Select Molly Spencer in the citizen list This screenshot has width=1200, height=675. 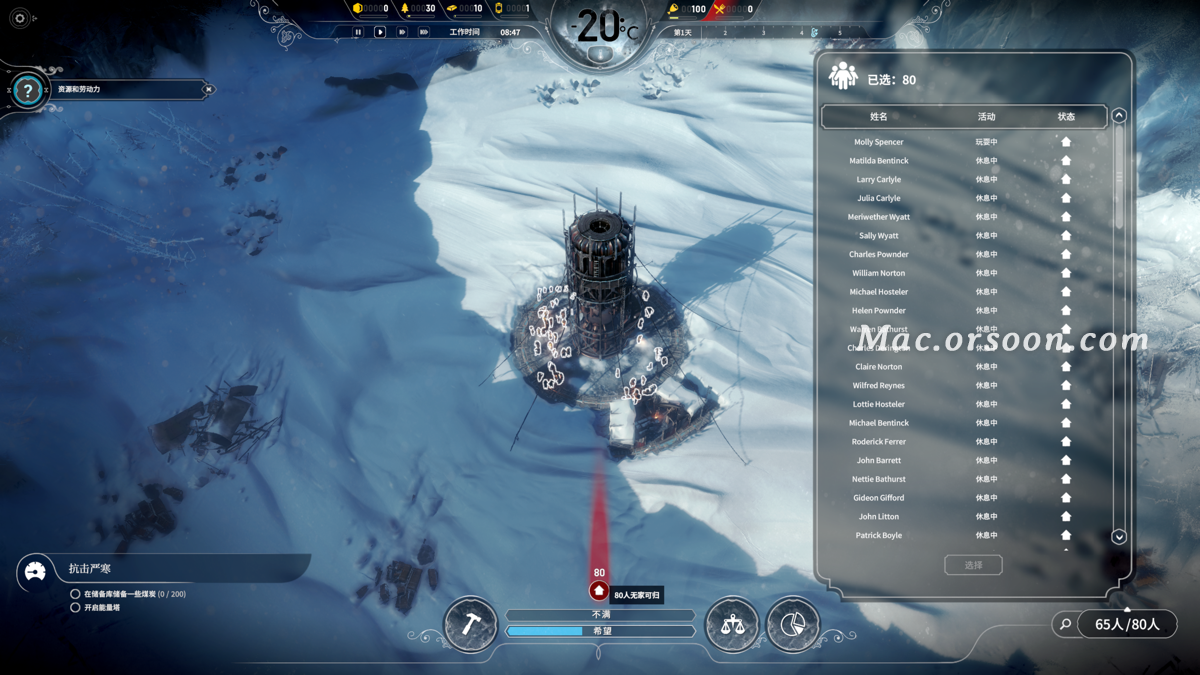tap(879, 142)
